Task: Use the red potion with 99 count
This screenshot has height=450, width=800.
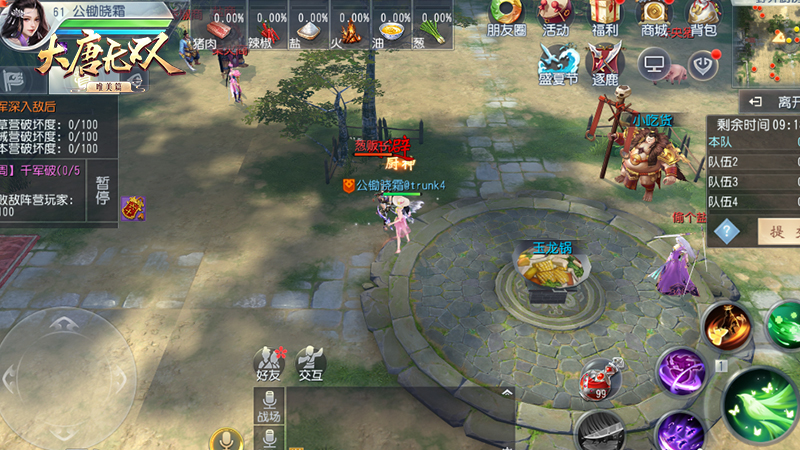Action: (x=600, y=378)
